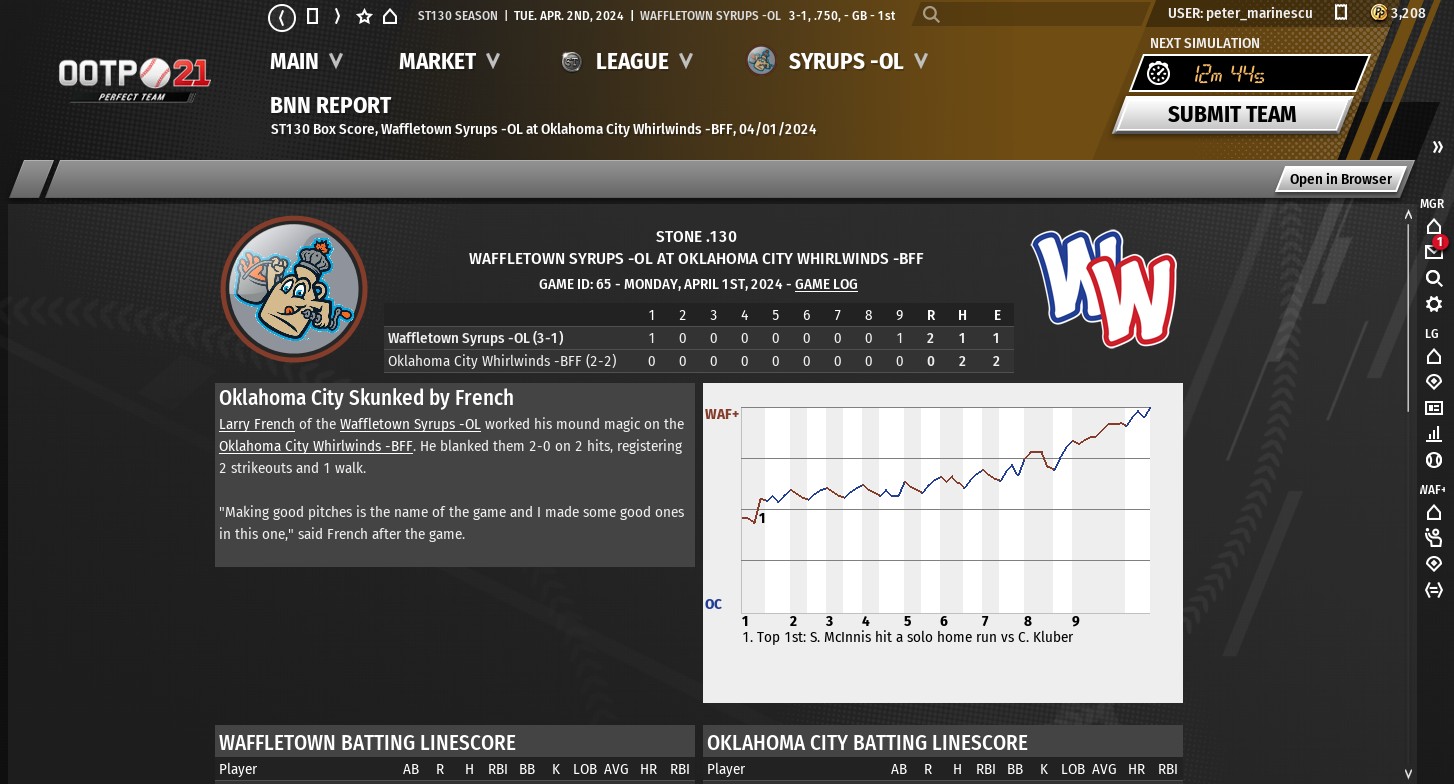Open the MARKET dropdown menu
The image size is (1454, 784).
[449, 61]
